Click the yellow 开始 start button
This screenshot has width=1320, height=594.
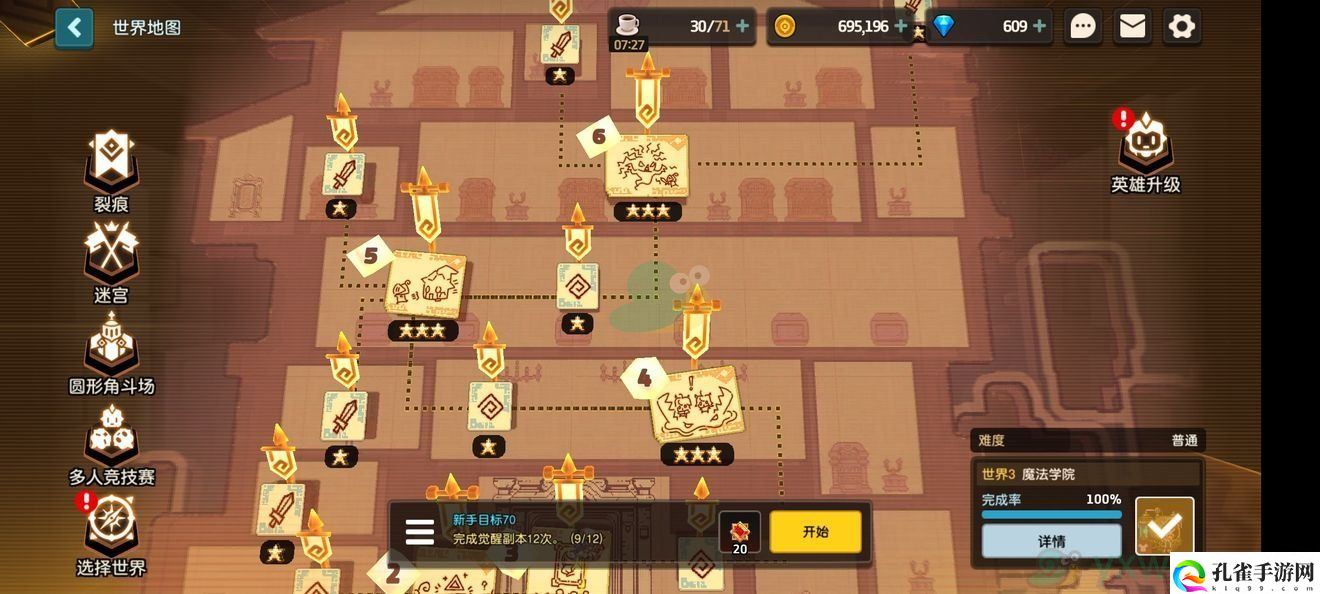pos(815,532)
